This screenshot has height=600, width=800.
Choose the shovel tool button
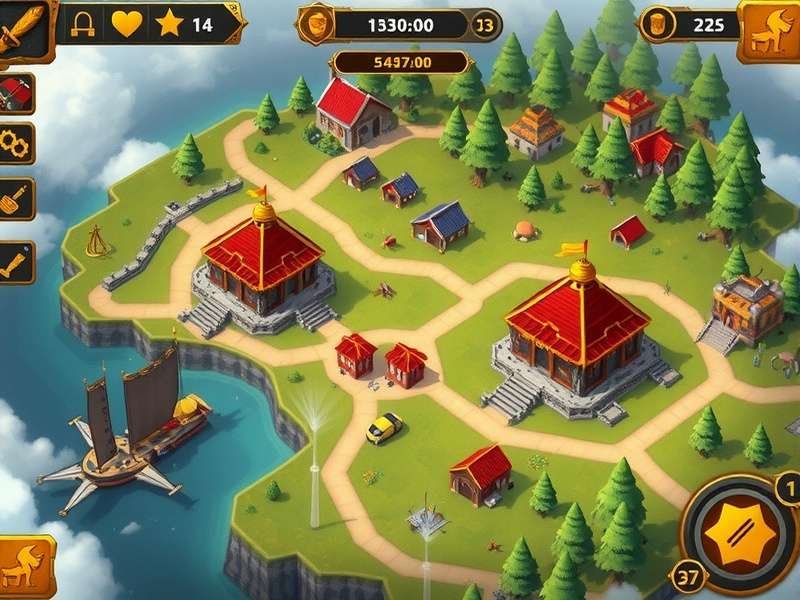tap(16, 198)
